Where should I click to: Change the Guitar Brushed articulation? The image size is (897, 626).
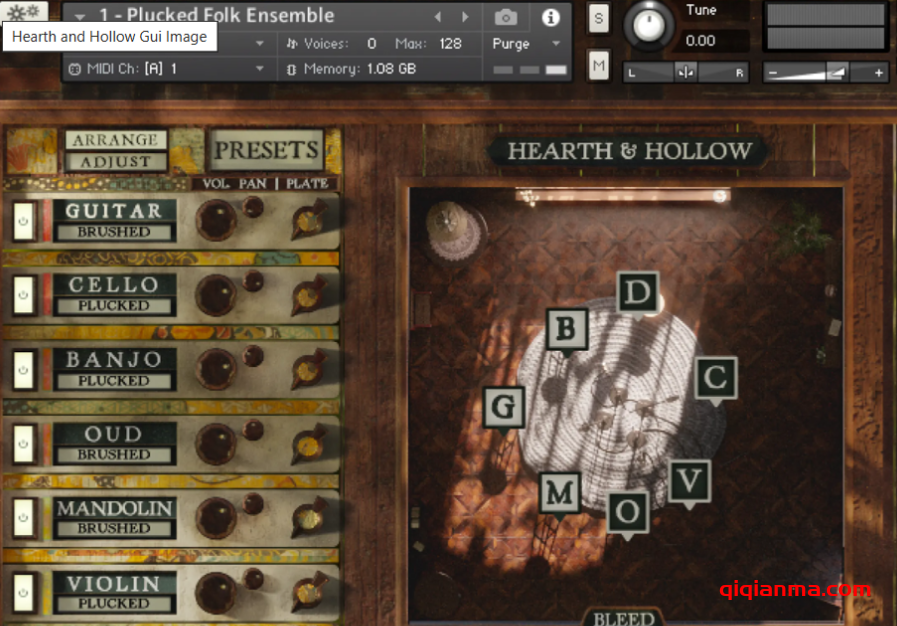point(114,232)
